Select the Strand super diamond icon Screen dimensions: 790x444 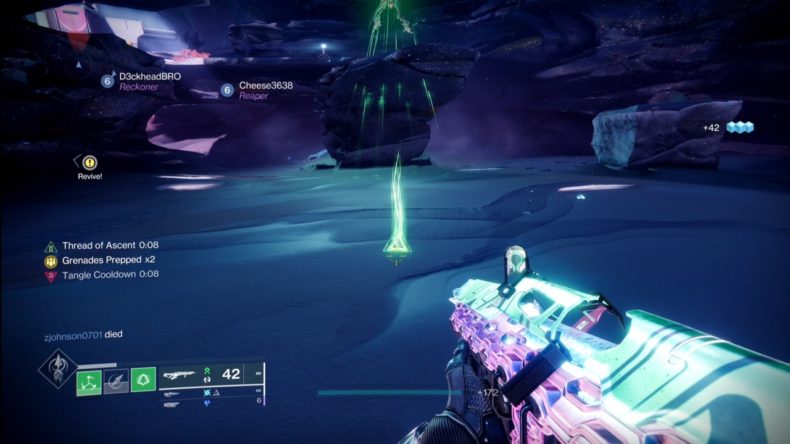[56, 366]
